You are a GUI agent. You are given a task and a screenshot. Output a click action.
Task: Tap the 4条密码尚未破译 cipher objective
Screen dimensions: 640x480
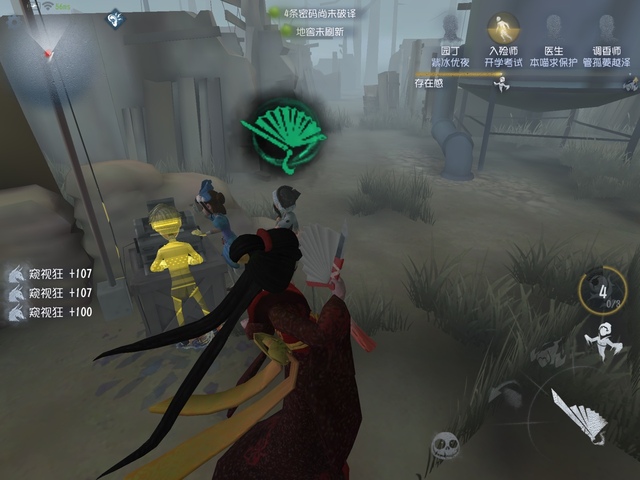point(316,13)
